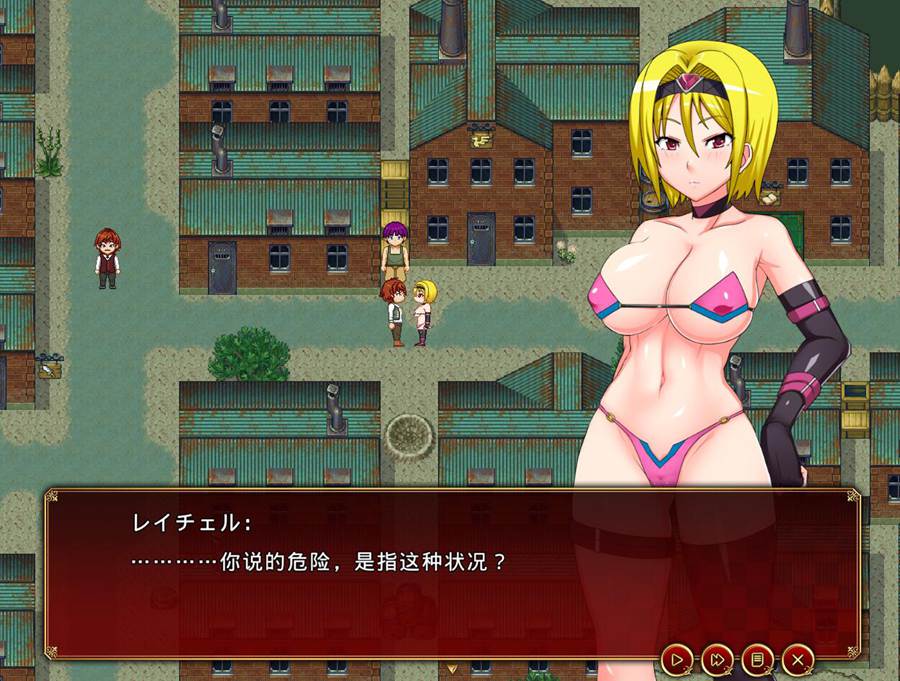Fast-forward dialogue with the double-arrow skip button
Screen dimensions: 900x681
[x=717, y=659]
